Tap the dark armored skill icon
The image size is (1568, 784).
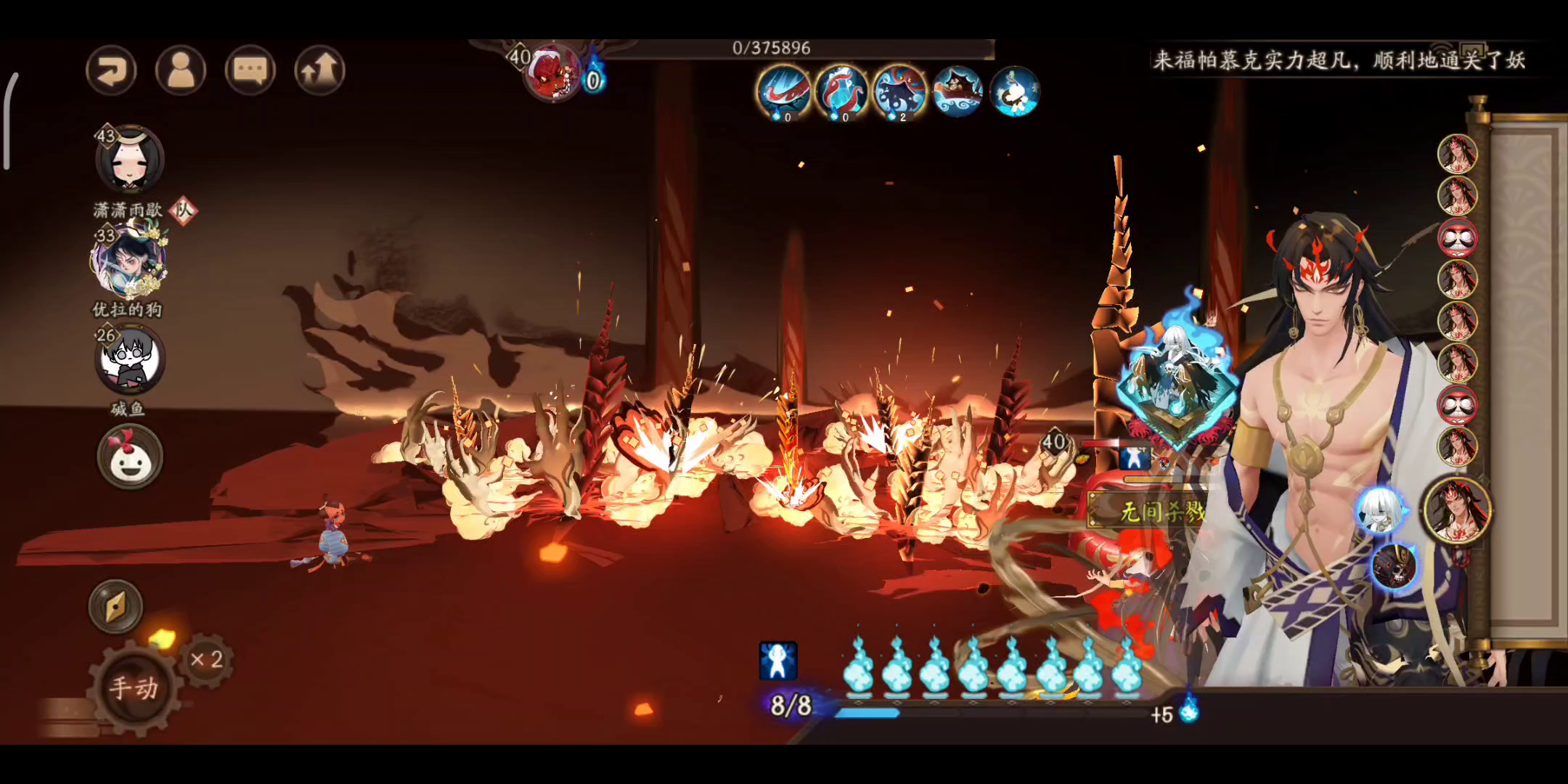(x=1394, y=566)
